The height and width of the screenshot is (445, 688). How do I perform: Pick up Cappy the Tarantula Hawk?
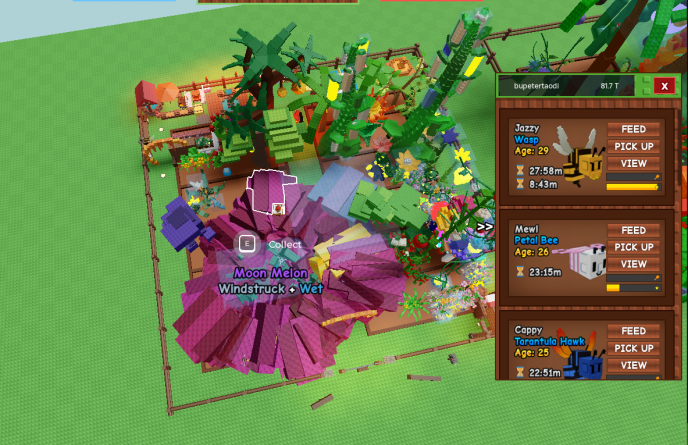pyautogui.click(x=633, y=348)
